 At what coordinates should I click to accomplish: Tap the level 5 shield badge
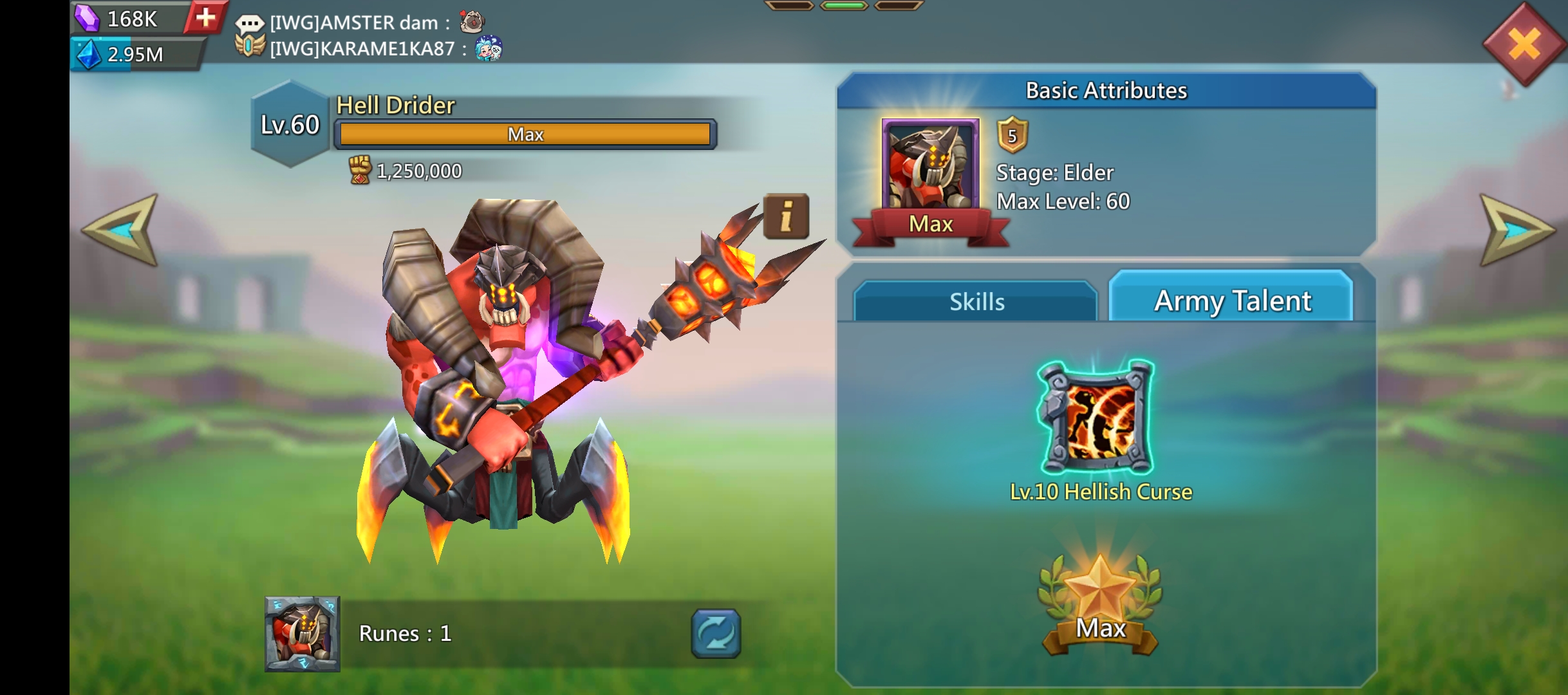[1012, 135]
